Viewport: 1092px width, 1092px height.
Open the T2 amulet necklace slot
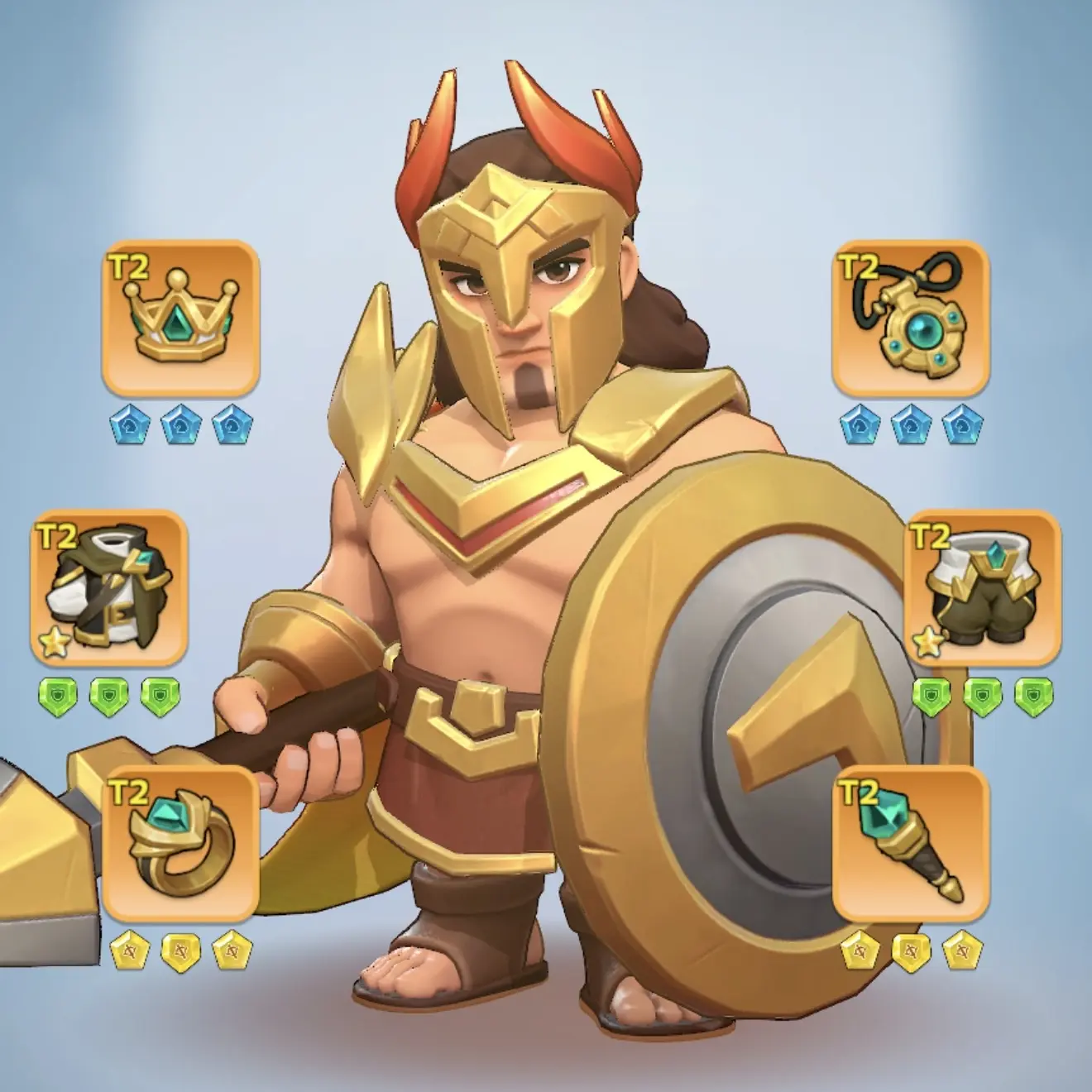911,318
